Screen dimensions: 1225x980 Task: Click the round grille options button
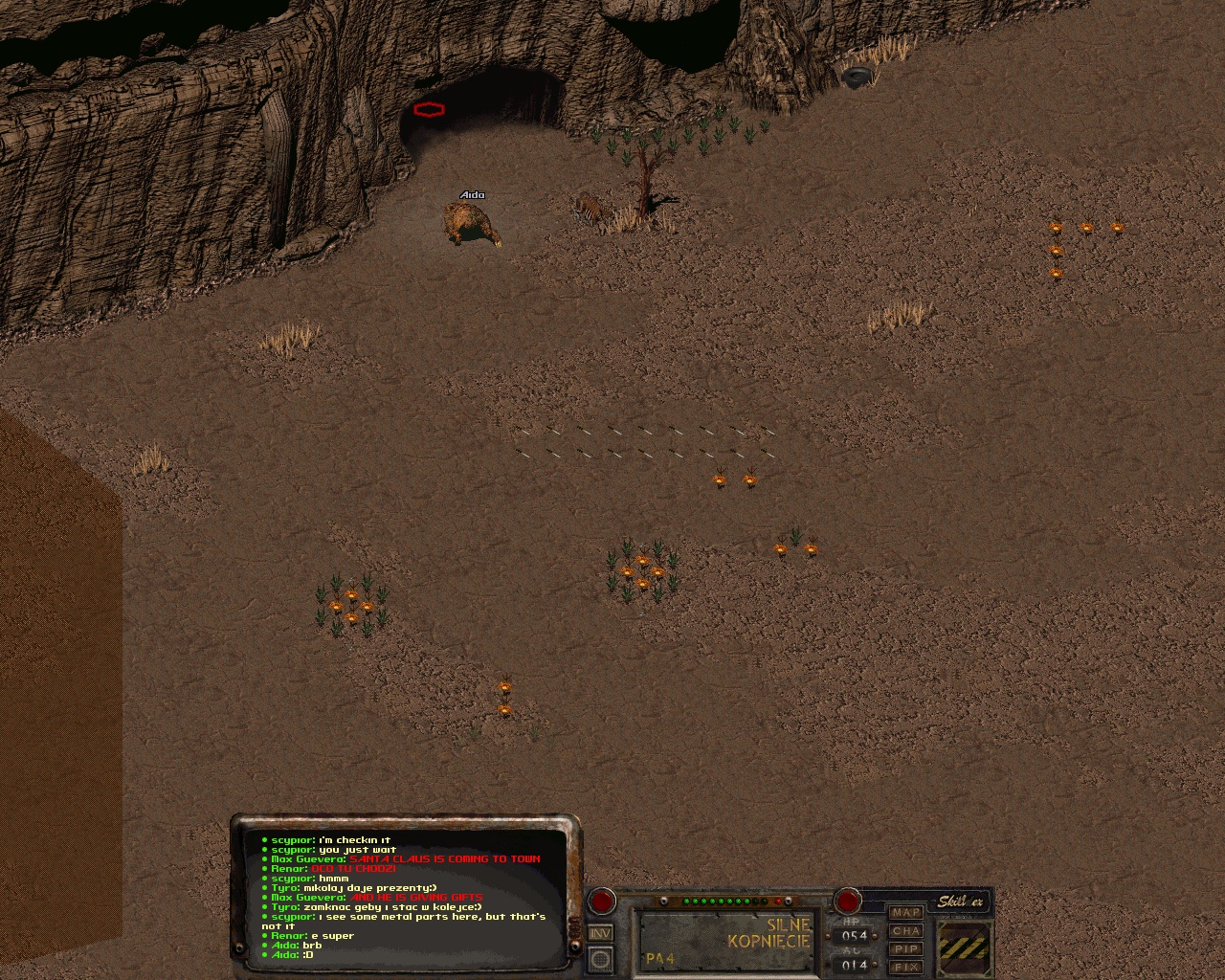click(600, 958)
